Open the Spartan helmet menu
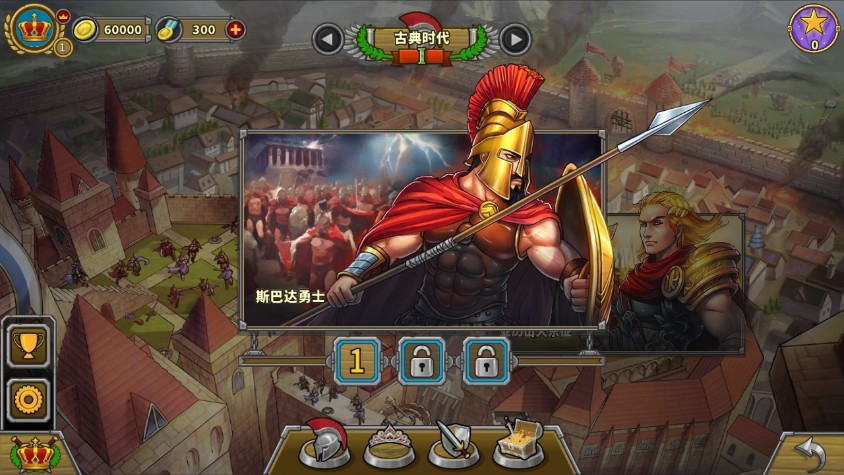This screenshot has width=844, height=475. coord(325,442)
